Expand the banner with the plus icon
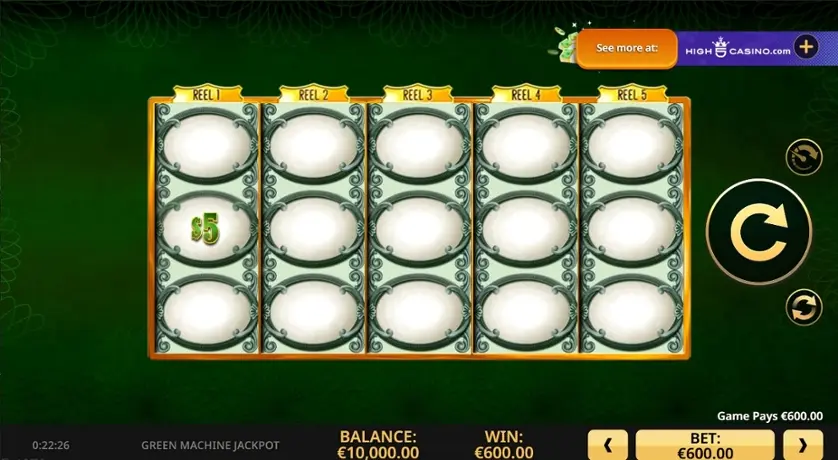Viewport: 838px width, 460px height. click(x=807, y=47)
